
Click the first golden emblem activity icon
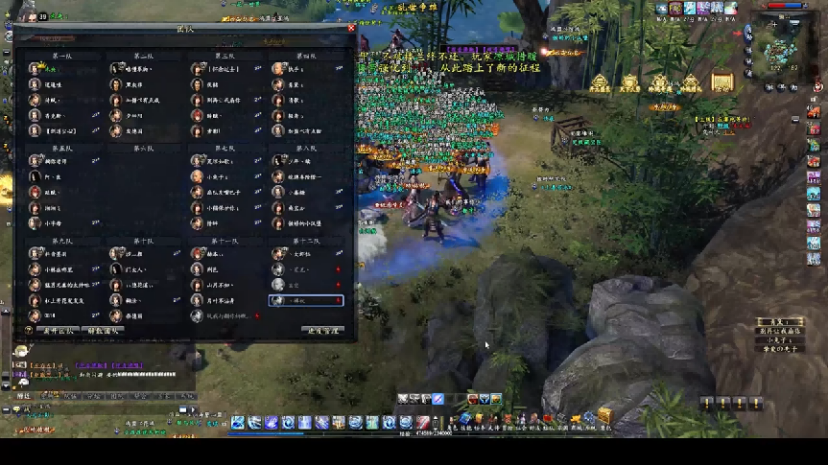600,83
